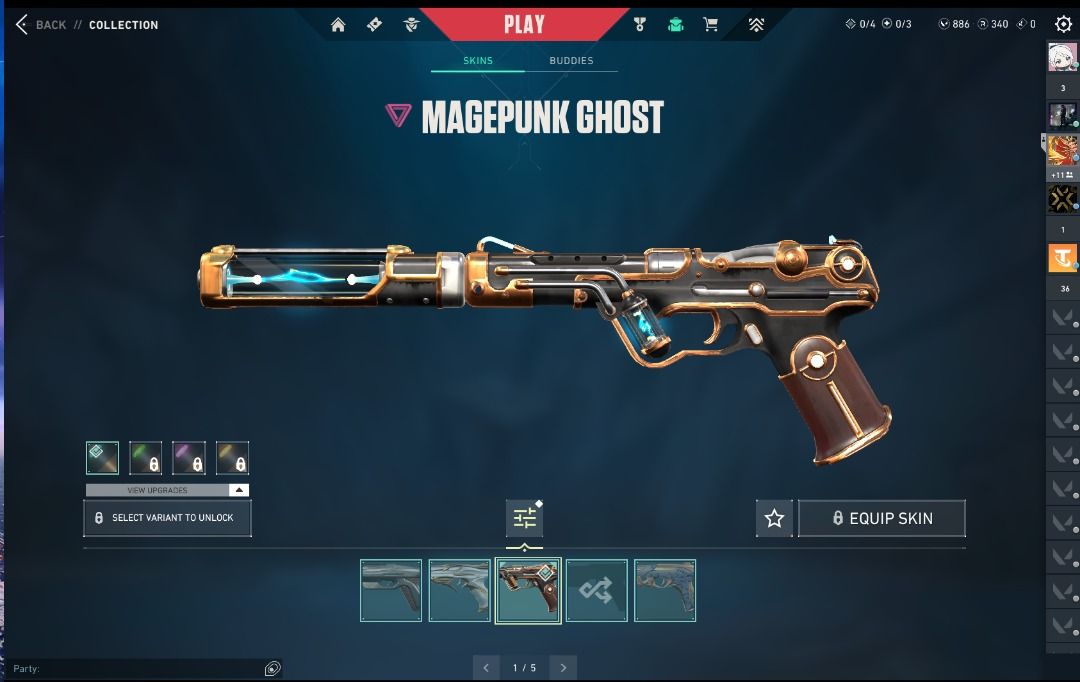This screenshot has height=682, width=1080.
Task: Open the home screen icon
Action: 338,25
